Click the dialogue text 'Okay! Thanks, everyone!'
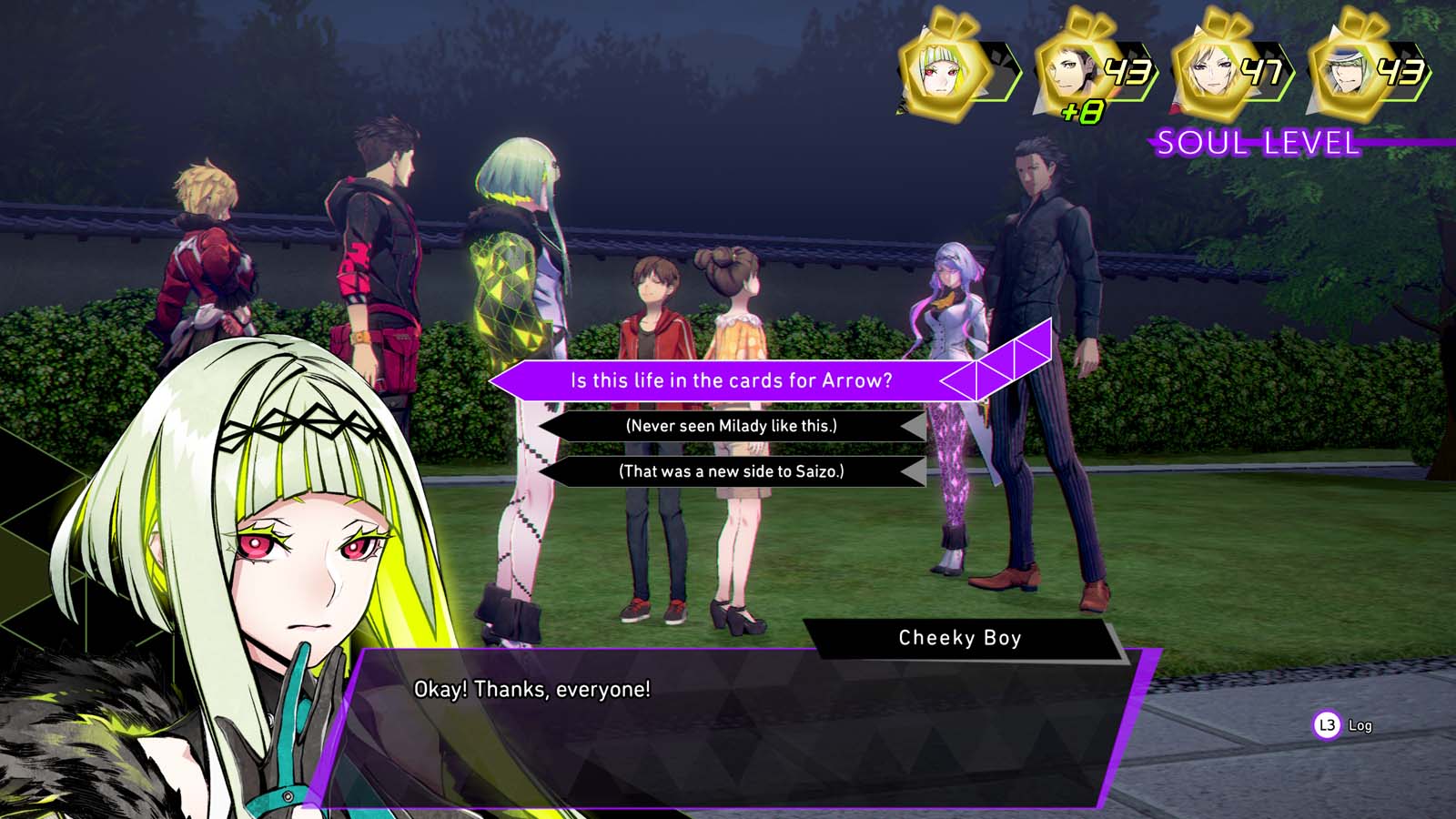 click(x=531, y=690)
